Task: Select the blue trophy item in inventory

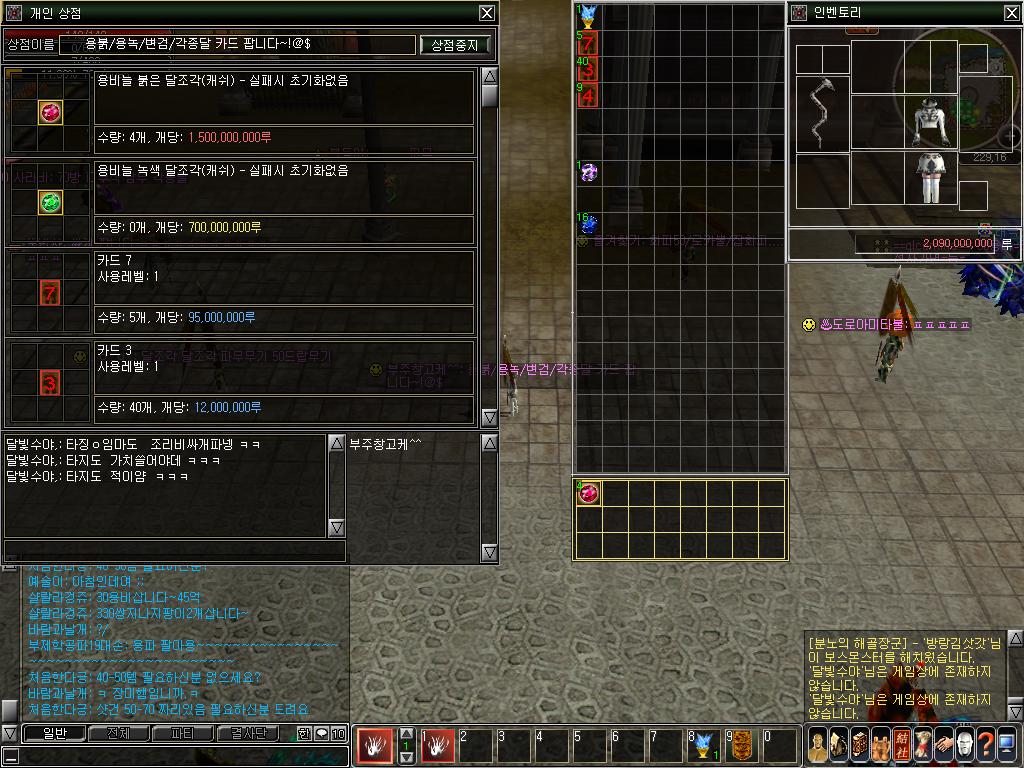Action: (588, 16)
